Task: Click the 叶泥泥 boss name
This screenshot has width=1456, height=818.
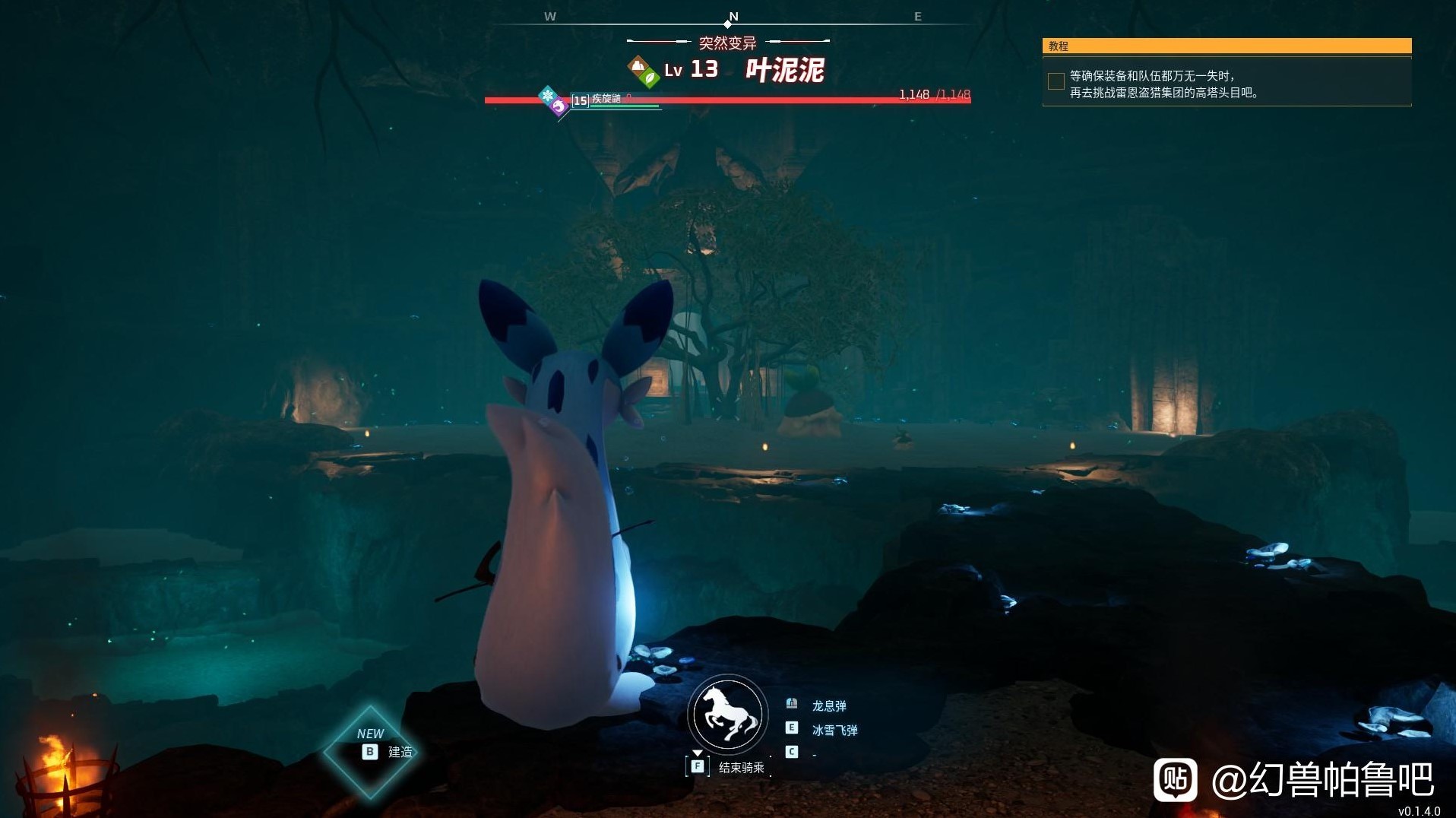Action: 784,71
